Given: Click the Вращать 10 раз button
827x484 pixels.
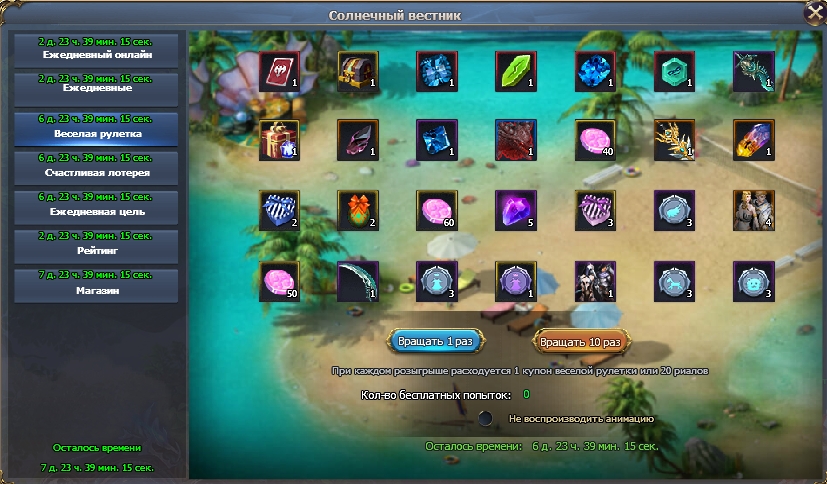Looking at the screenshot, I should click(580, 341).
